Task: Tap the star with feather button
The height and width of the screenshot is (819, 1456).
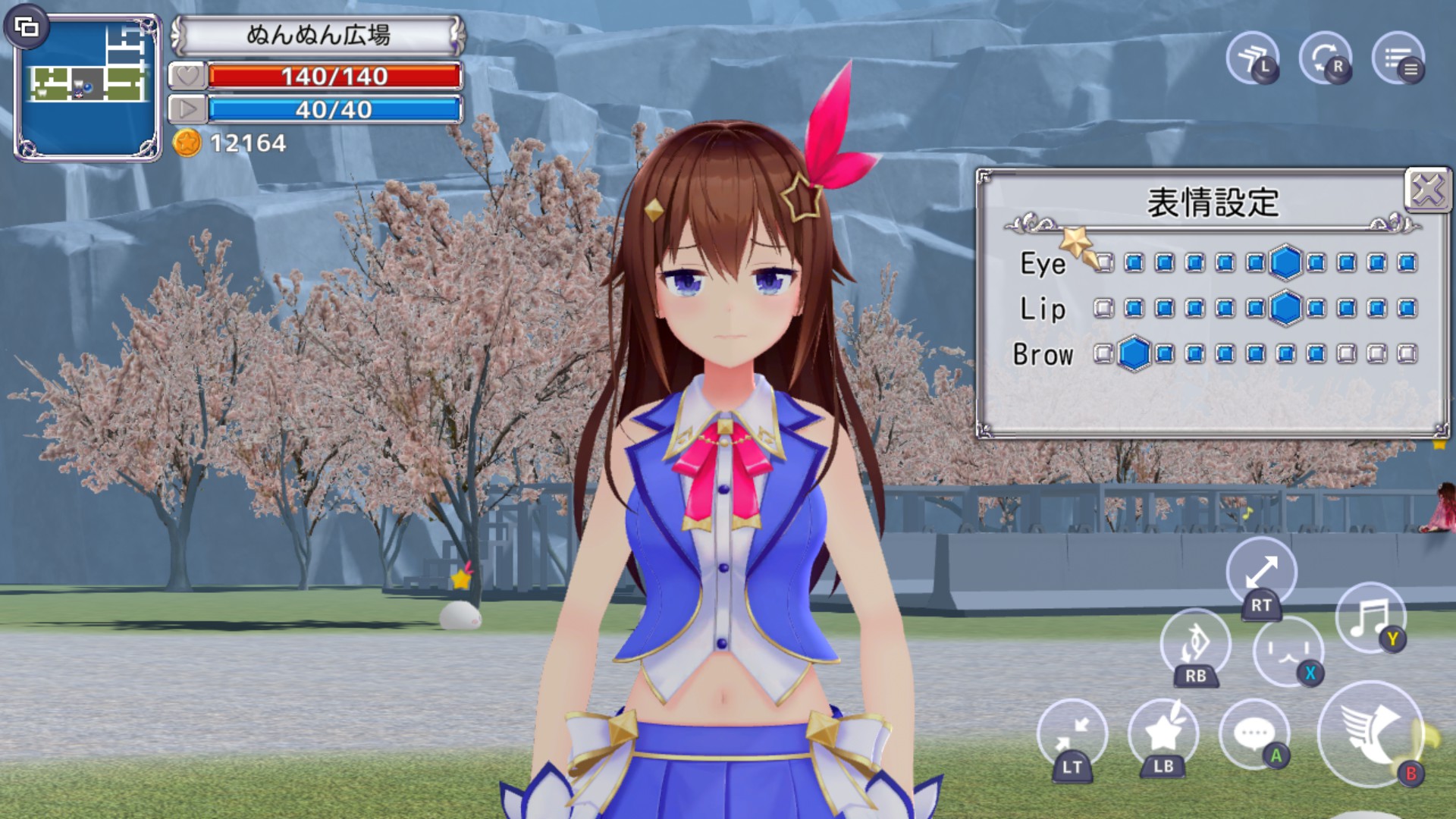Action: (1162, 734)
